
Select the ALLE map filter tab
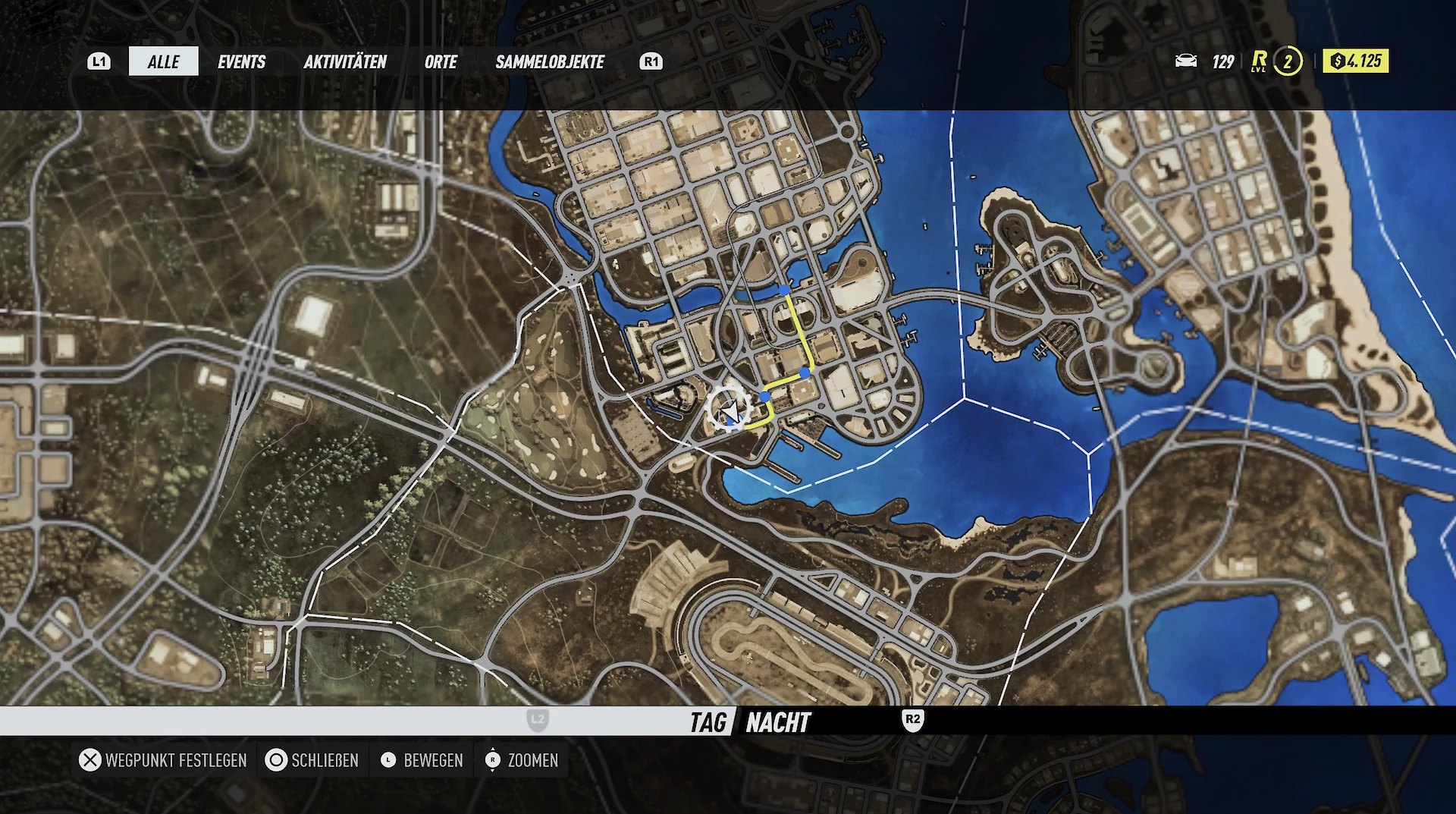click(x=163, y=61)
